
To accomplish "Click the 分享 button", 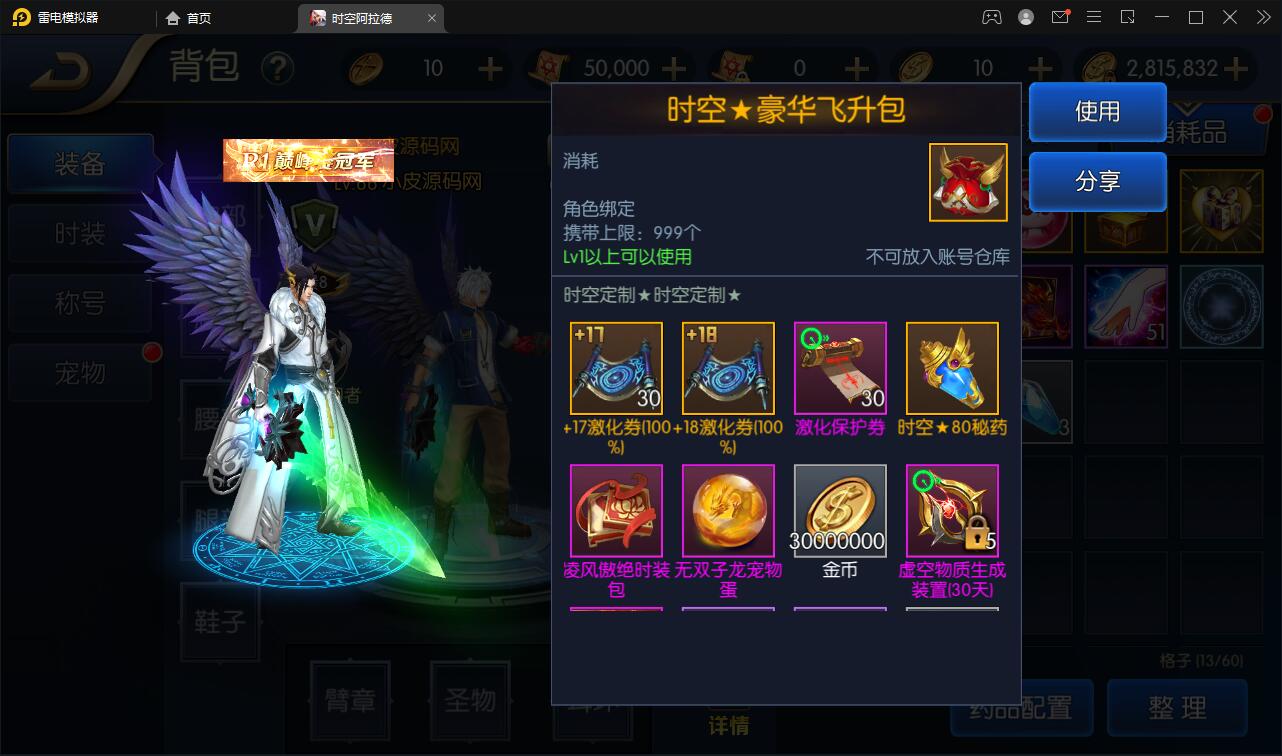I will (1097, 183).
